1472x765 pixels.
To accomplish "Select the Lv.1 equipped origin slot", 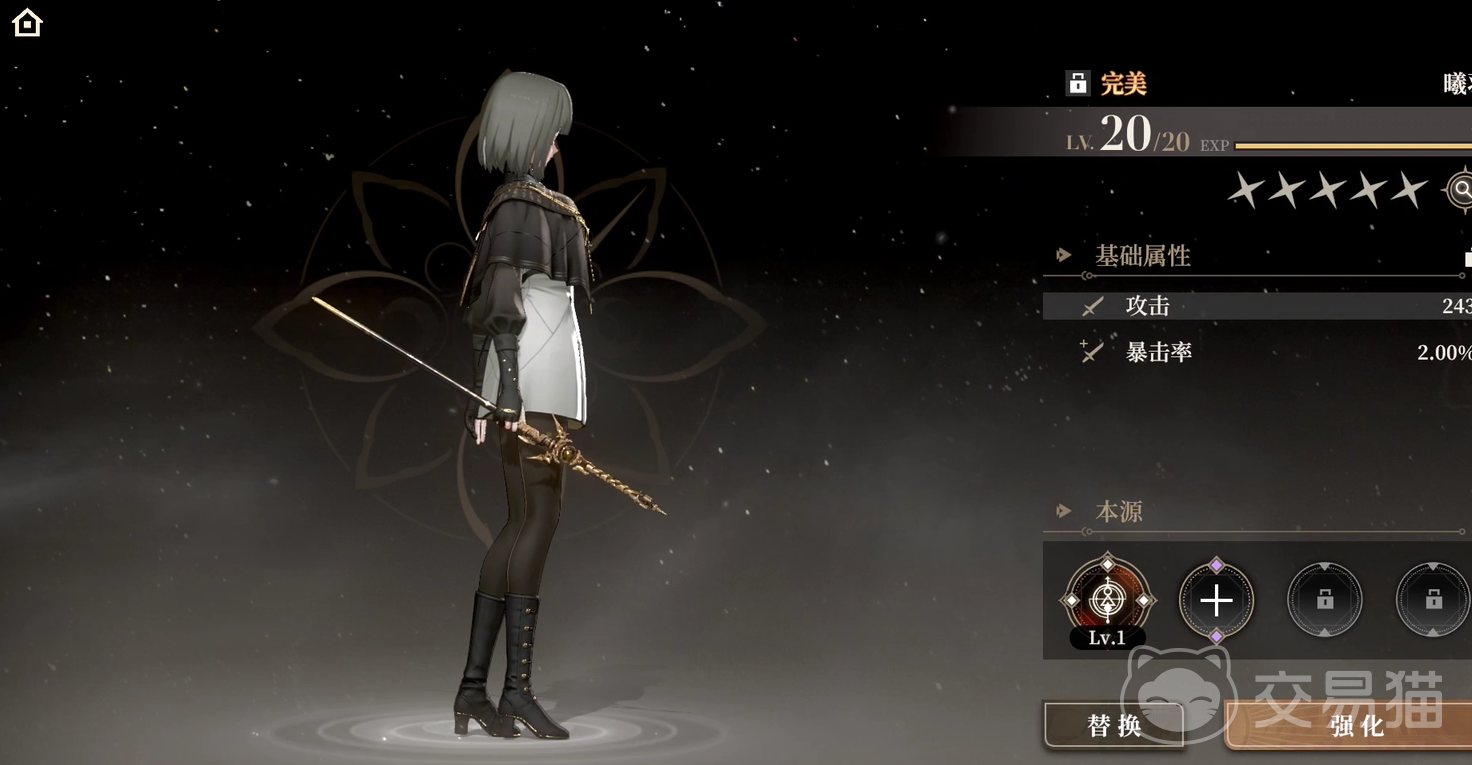I will 1107,600.
